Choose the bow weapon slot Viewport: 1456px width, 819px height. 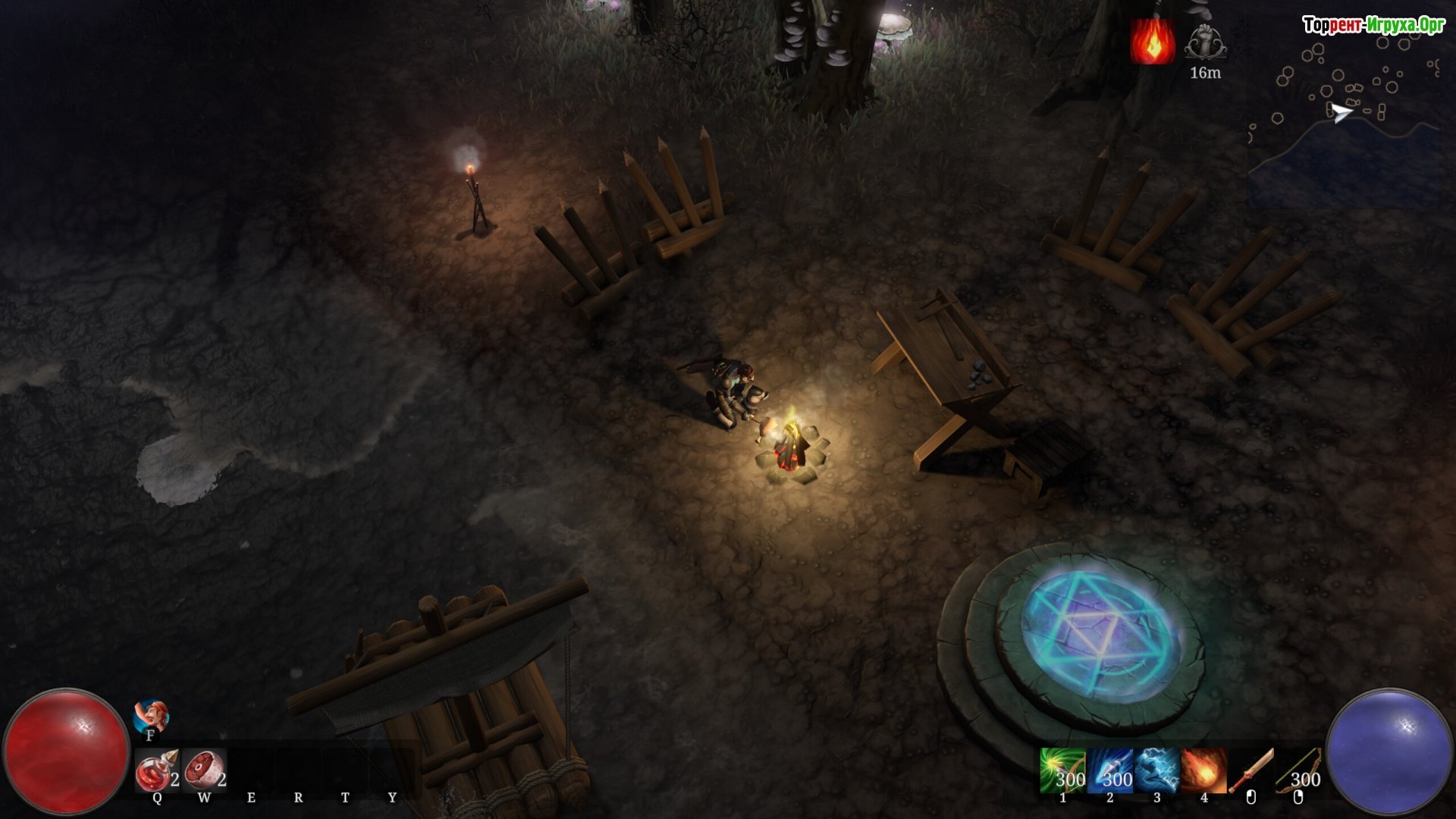click(1298, 770)
